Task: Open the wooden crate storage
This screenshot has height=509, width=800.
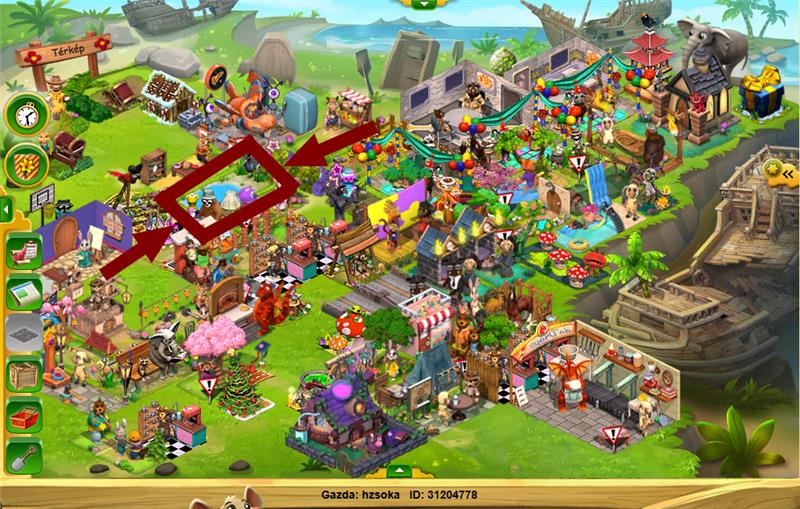Action: 23,375
